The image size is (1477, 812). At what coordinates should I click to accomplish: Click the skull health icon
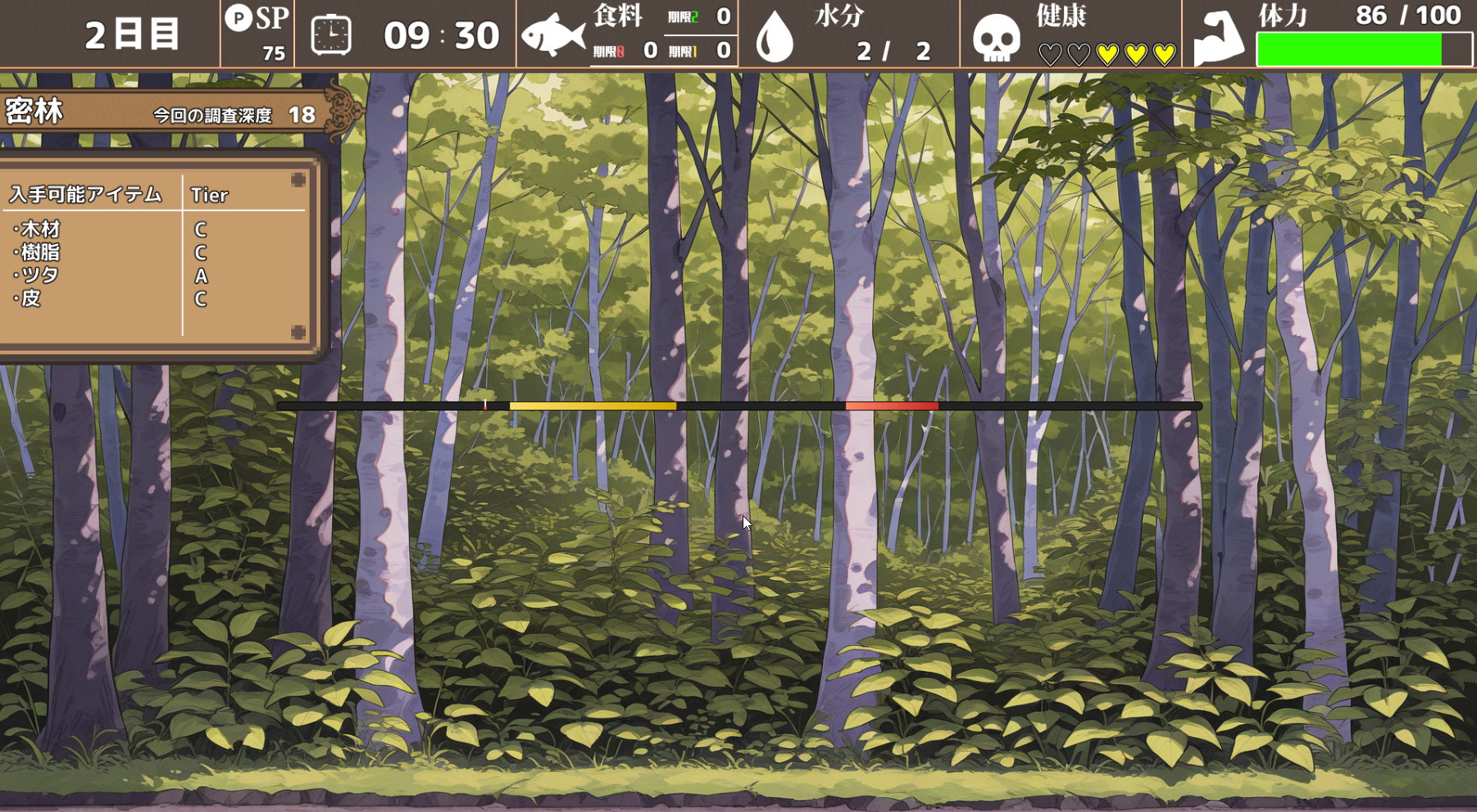pos(996,38)
